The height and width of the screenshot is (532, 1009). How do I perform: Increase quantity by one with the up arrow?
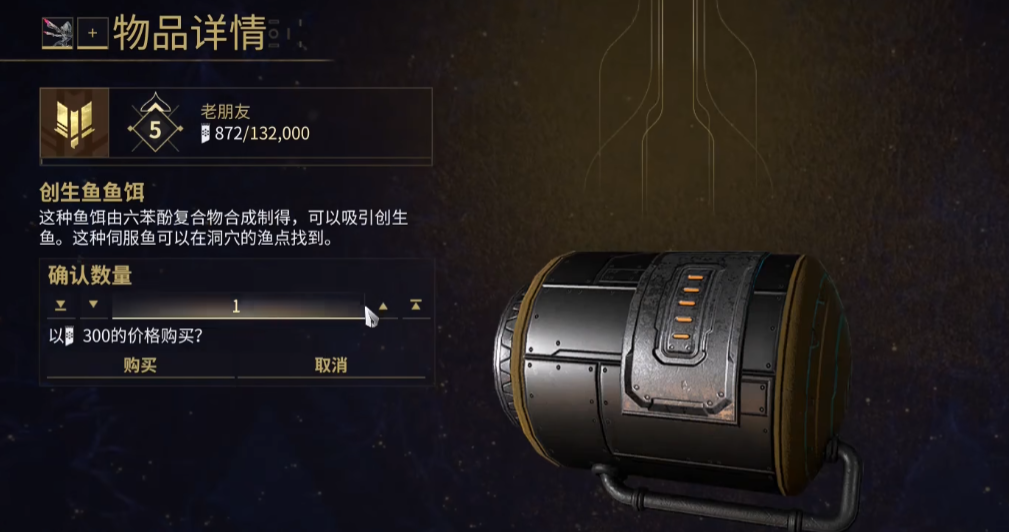383,305
